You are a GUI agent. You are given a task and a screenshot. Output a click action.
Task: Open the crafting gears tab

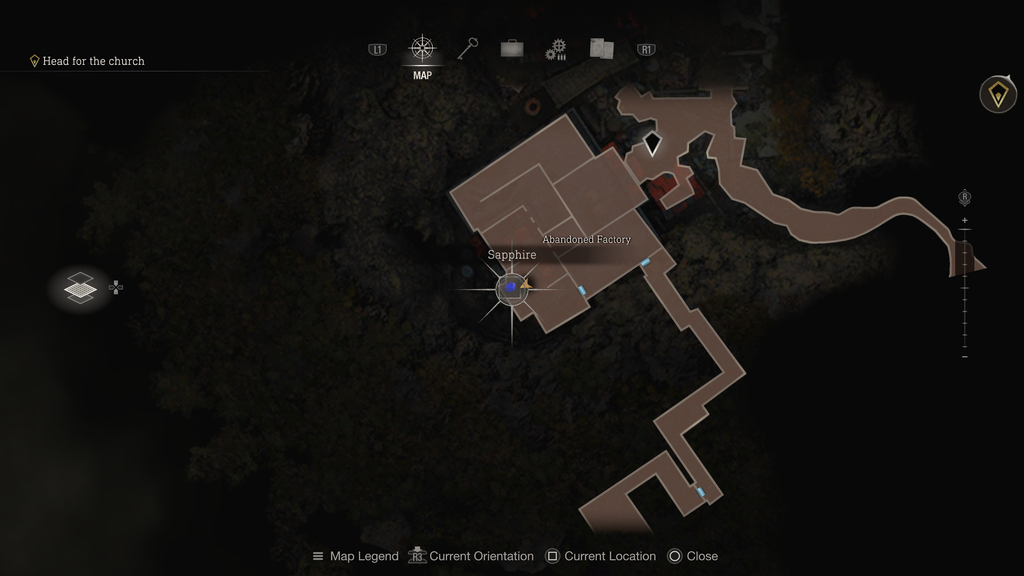[556, 50]
